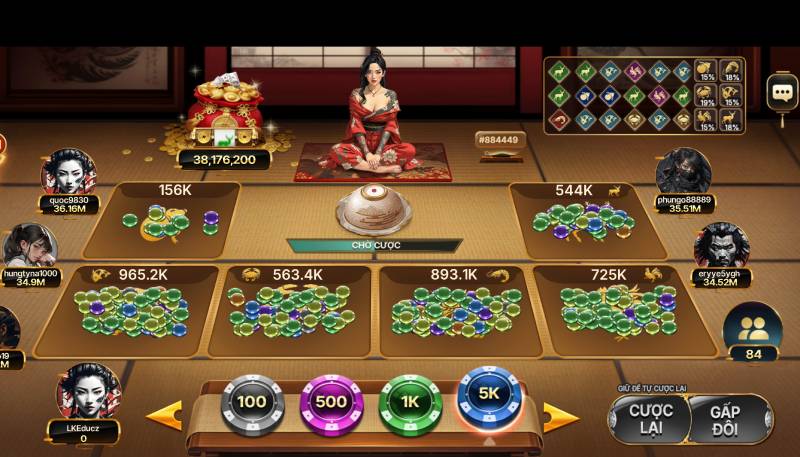Screen dimensions: 800x457
Task: Open phungo88889's player profile
Action: 684,172
